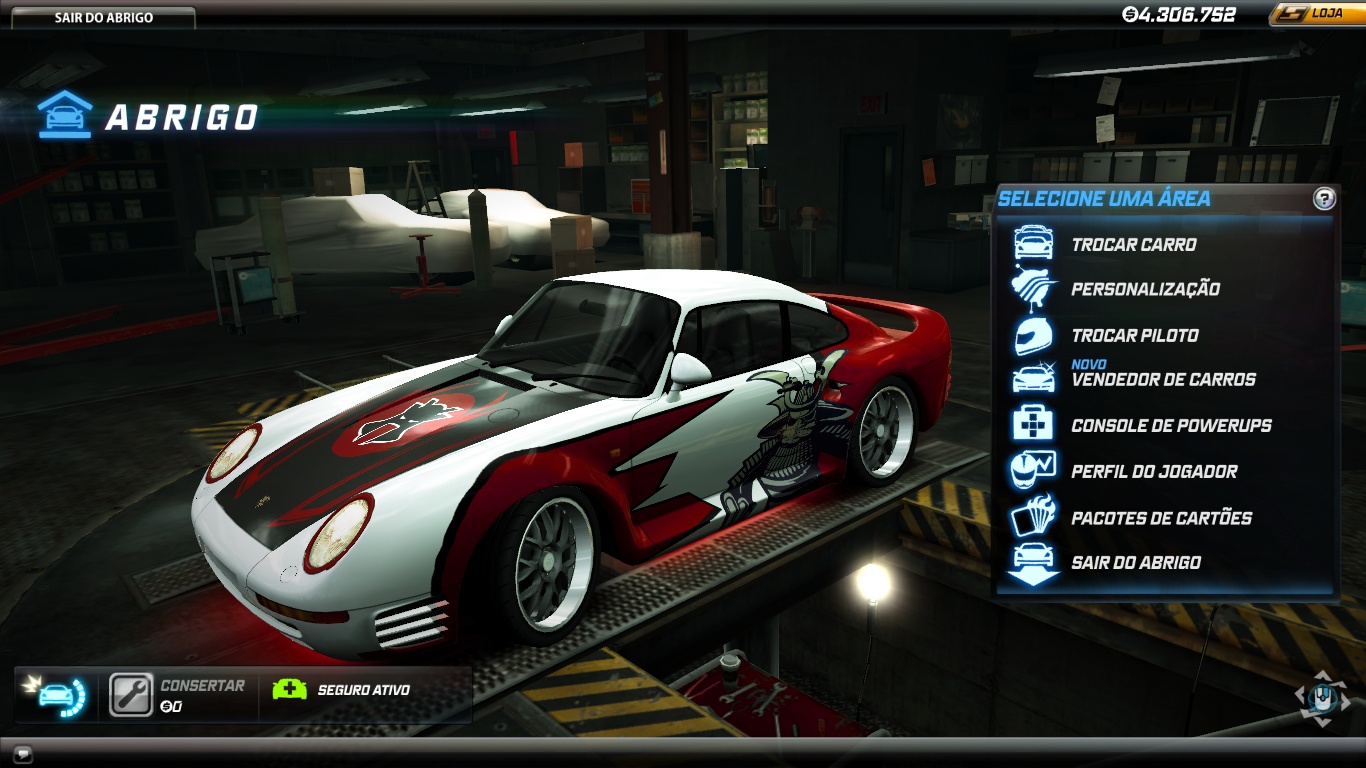
Task: Select Sair do Abrigo in area list
Action: tap(1136, 562)
